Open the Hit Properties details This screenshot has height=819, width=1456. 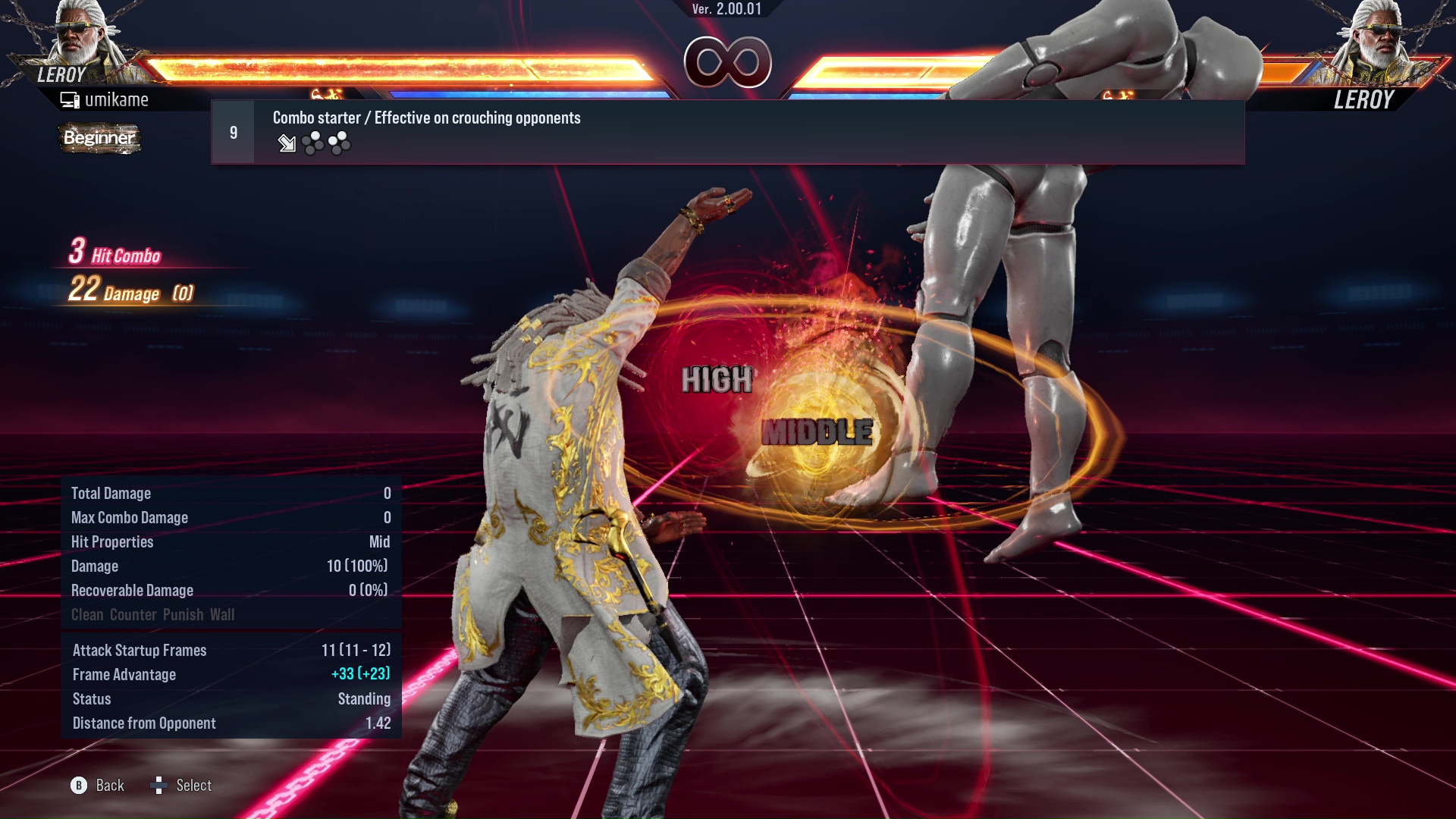point(112,541)
